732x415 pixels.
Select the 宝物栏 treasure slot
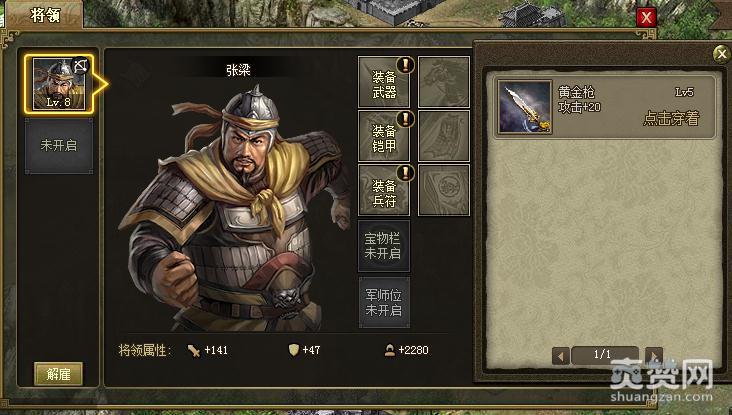coord(384,246)
